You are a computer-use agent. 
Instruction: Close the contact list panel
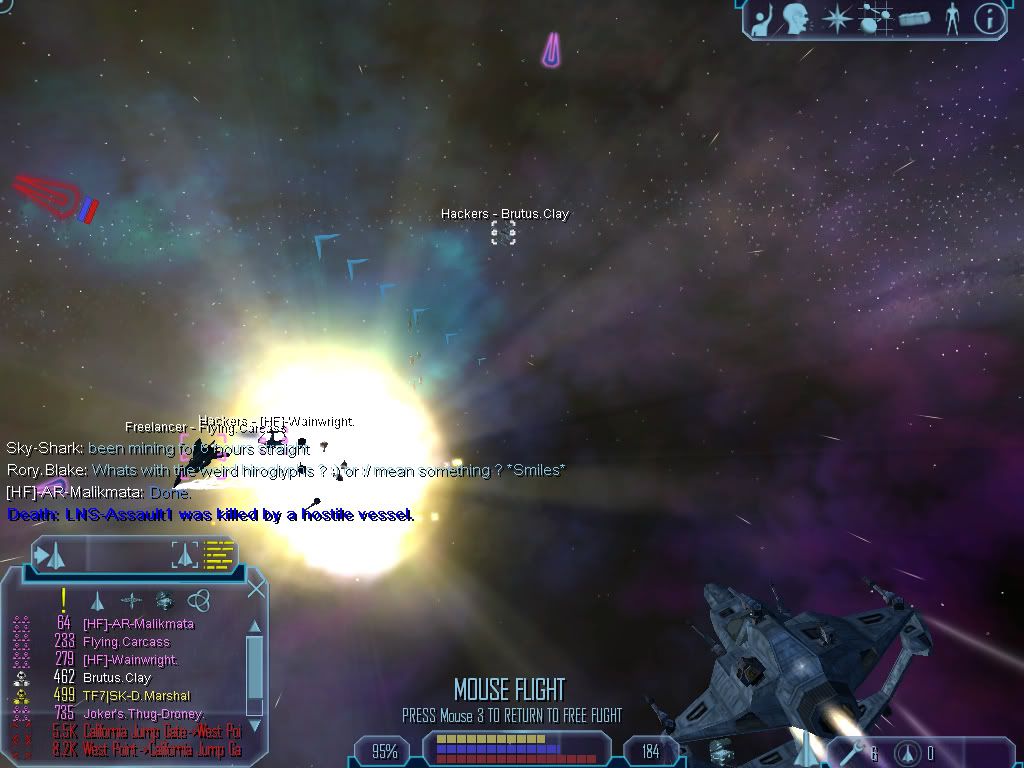[x=256, y=589]
